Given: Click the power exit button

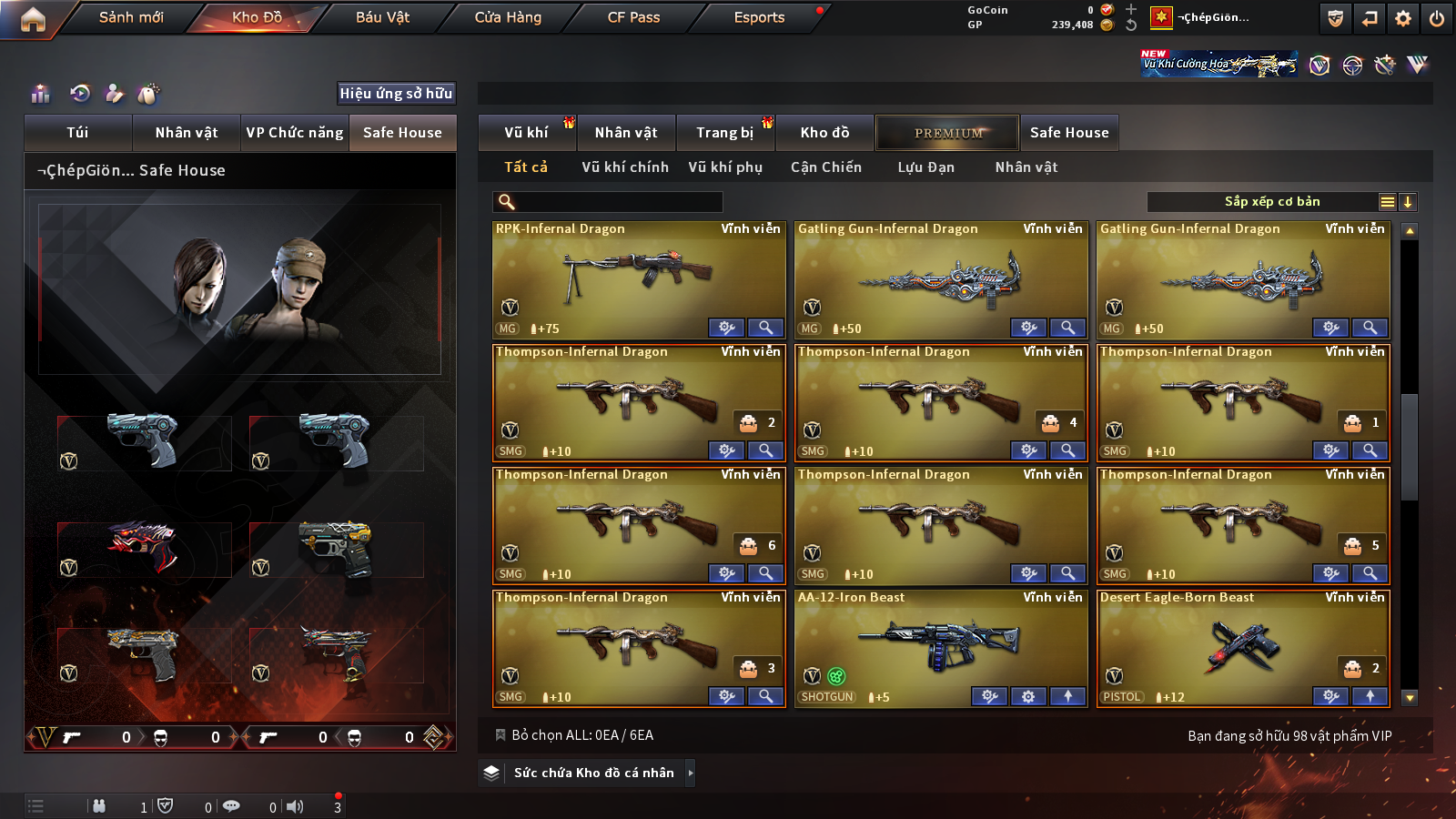Looking at the screenshot, I should pyautogui.click(x=1437, y=18).
